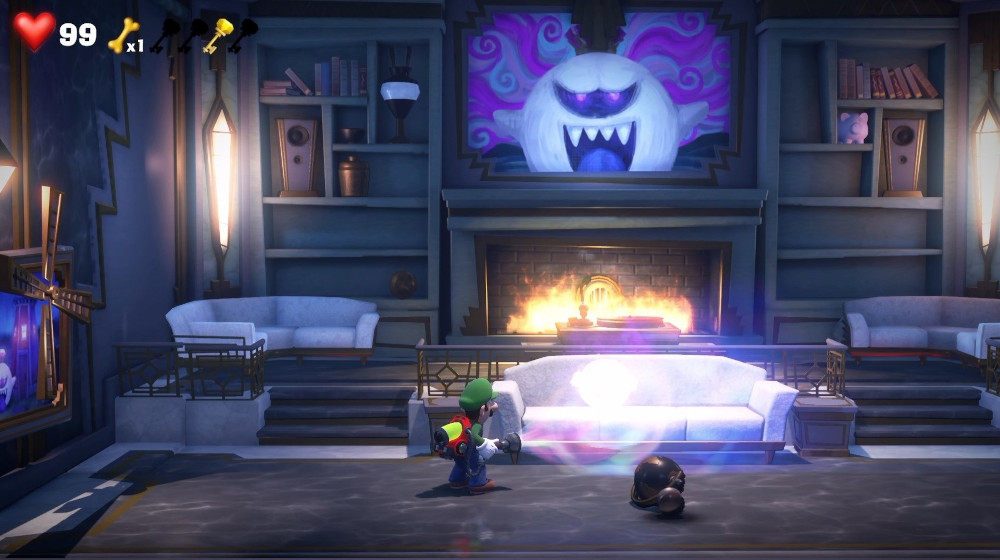Click the red heart health icon
This screenshot has width=1000, height=560.
[34, 31]
